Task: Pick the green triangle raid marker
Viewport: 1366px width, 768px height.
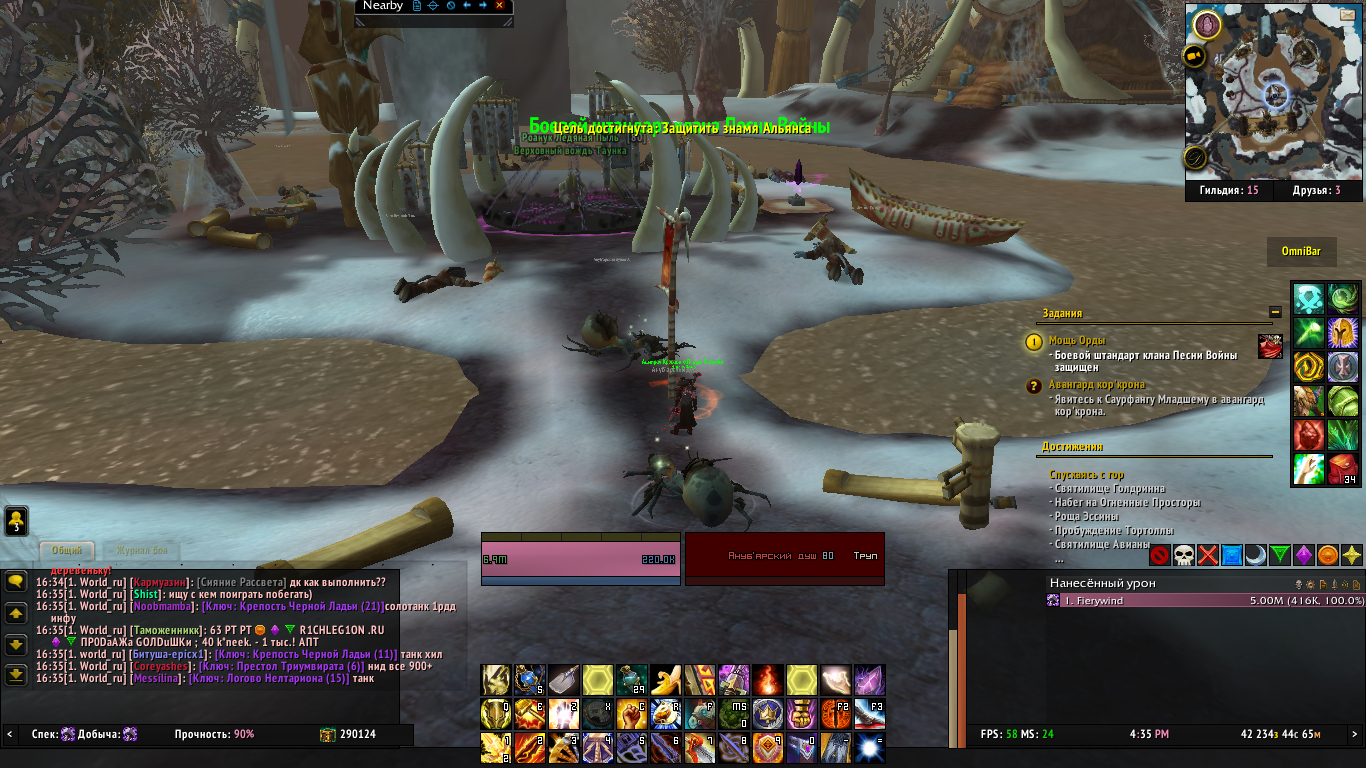Action: [1279, 555]
